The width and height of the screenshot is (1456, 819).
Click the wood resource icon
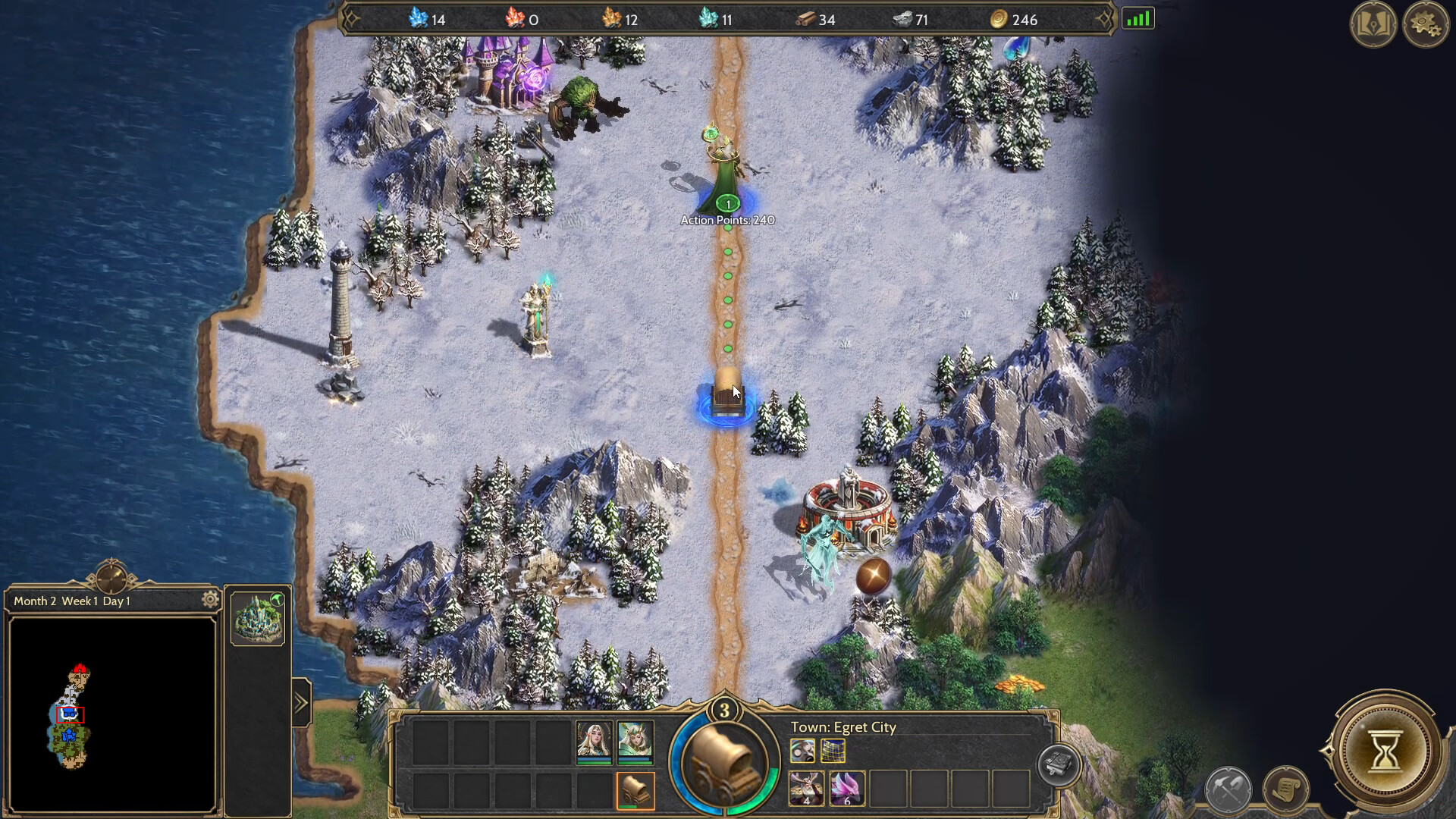click(806, 20)
